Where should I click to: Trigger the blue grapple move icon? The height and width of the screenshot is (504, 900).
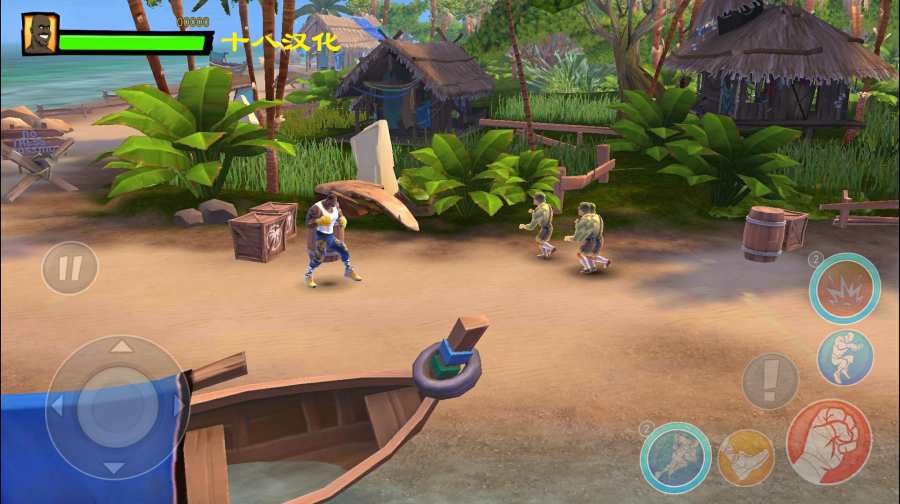click(845, 357)
